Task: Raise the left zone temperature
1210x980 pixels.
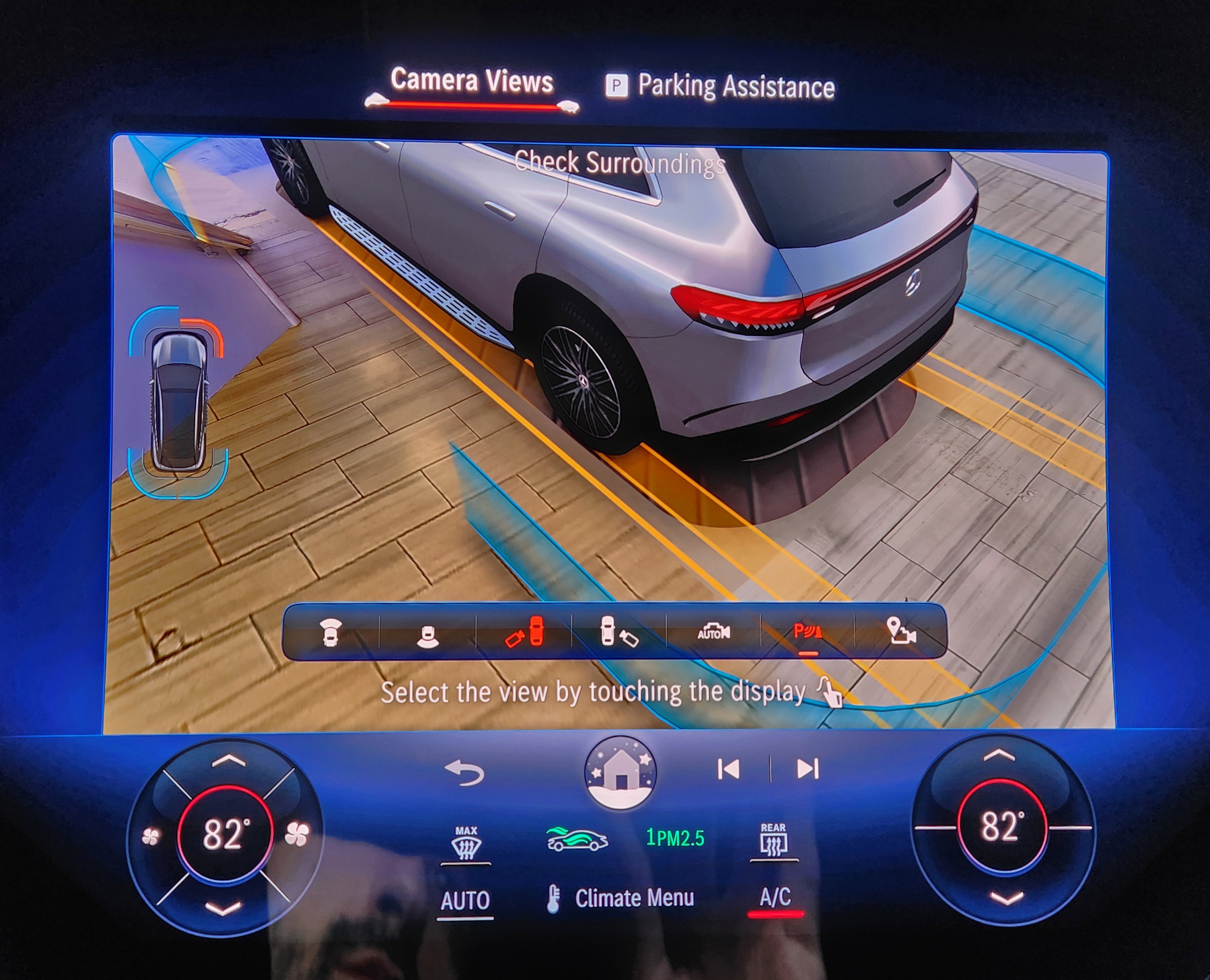Action: (x=228, y=762)
